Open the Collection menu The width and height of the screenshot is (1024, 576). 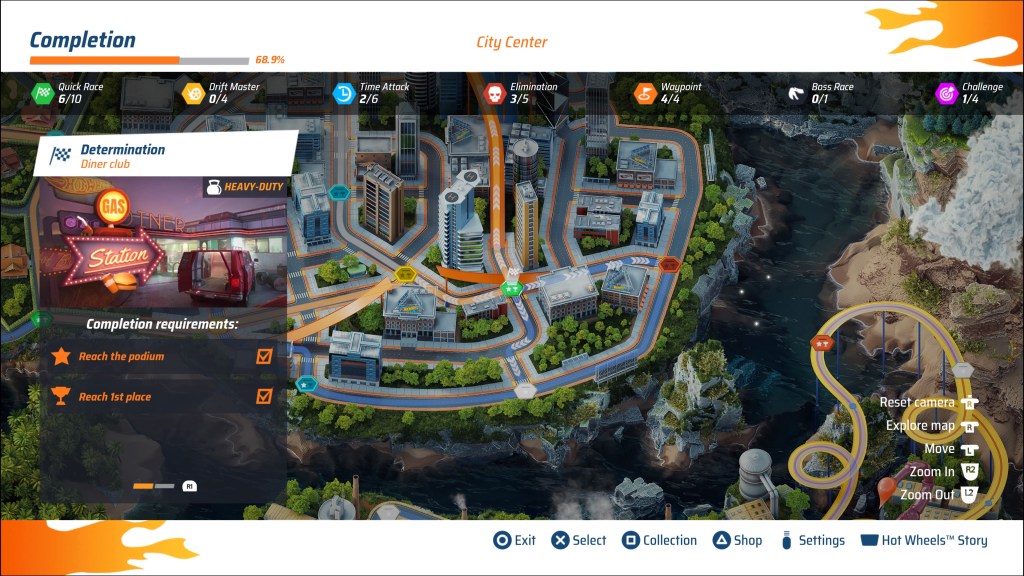point(659,540)
